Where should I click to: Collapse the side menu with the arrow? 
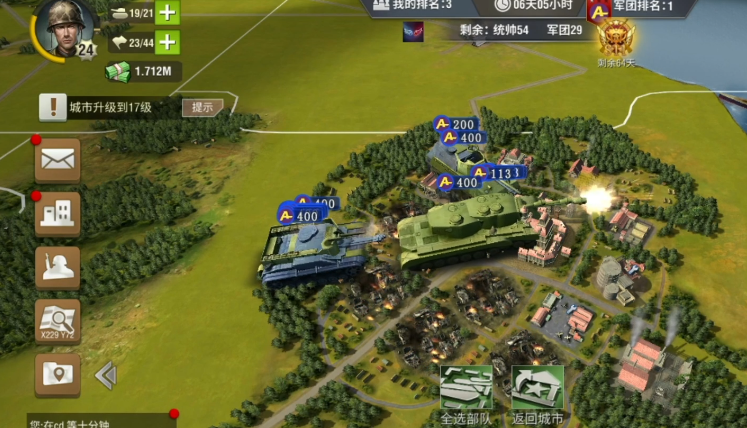click(105, 375)
